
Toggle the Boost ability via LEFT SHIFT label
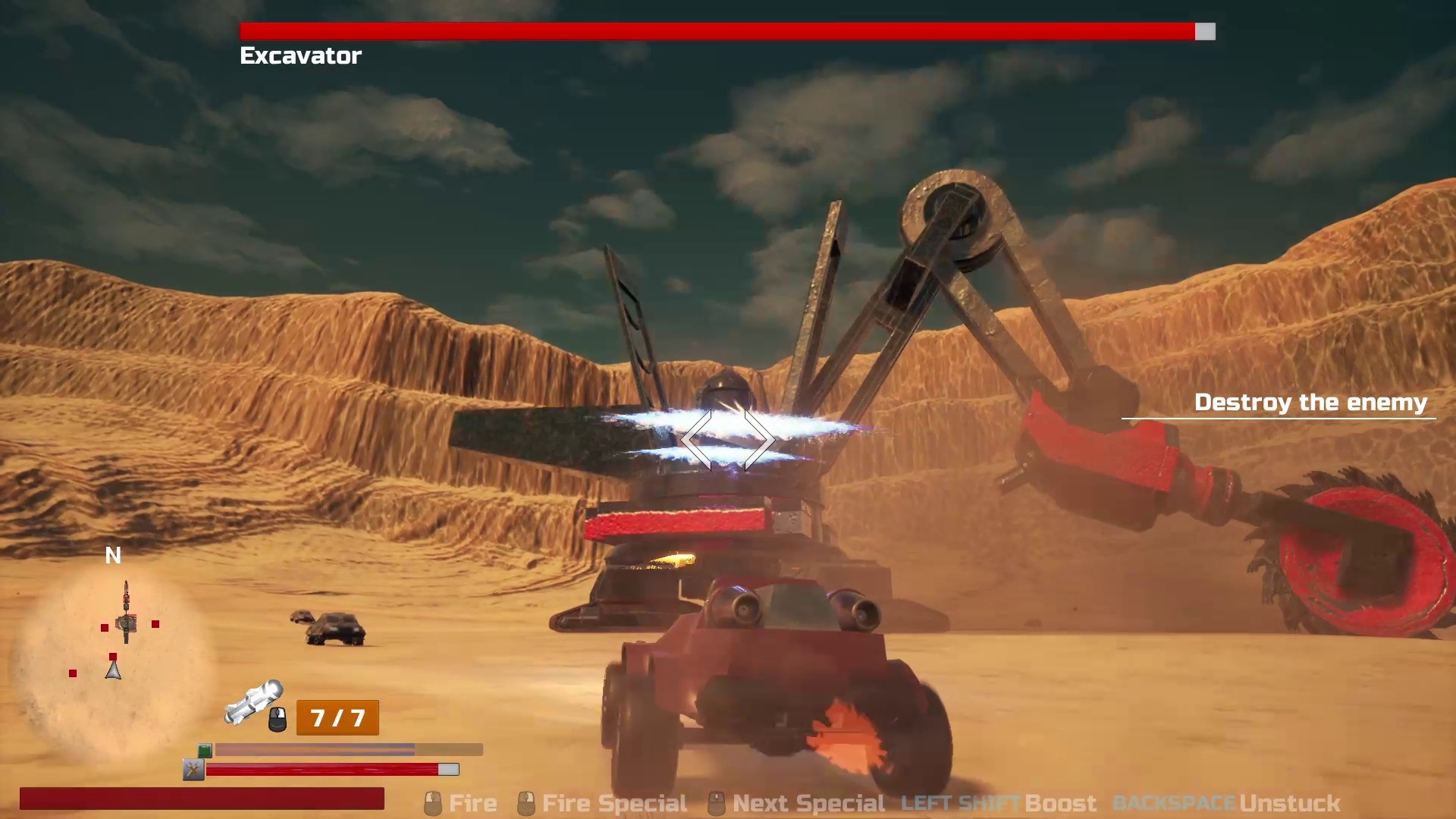pyautogui.click(x=960, y=802)
